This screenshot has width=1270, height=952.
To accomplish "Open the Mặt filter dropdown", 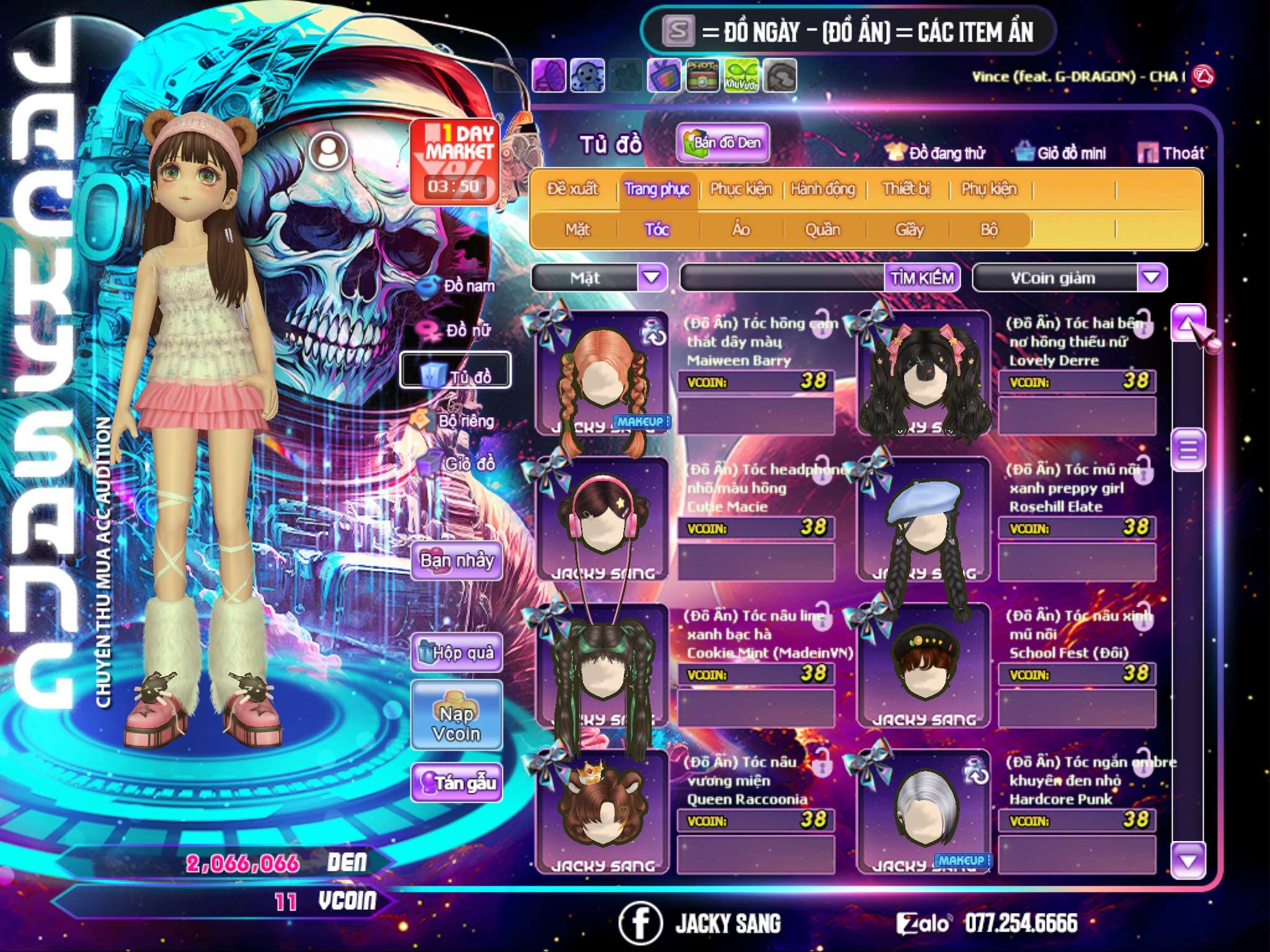I will [652, 278].
